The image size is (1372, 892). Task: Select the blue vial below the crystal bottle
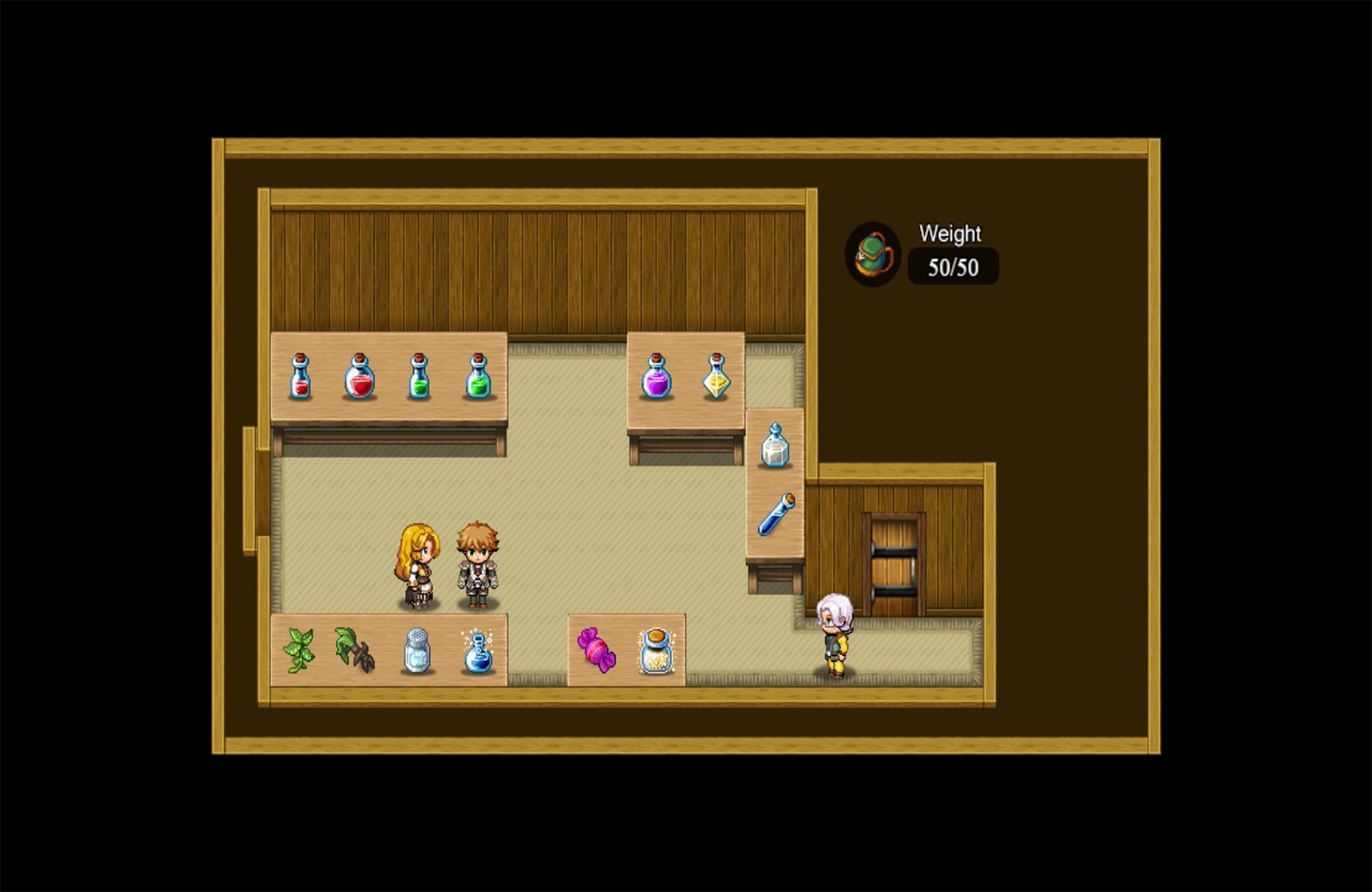tap(774, 513)
